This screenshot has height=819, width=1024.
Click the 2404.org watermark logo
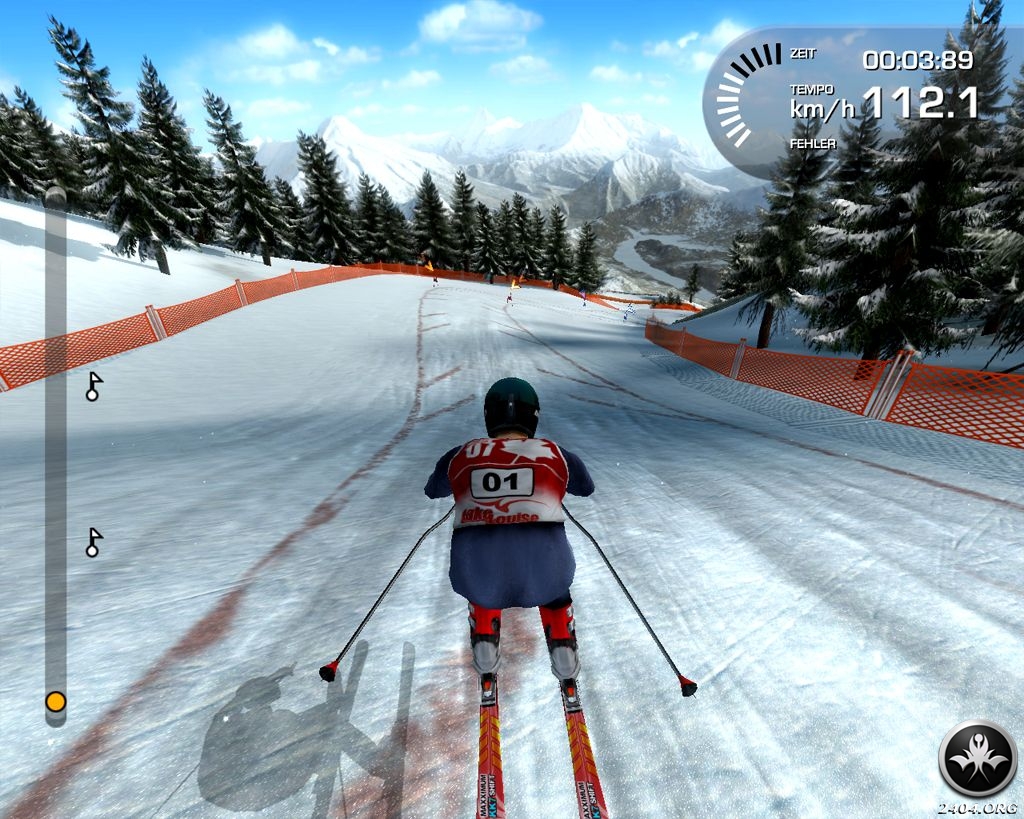point(977,759)
